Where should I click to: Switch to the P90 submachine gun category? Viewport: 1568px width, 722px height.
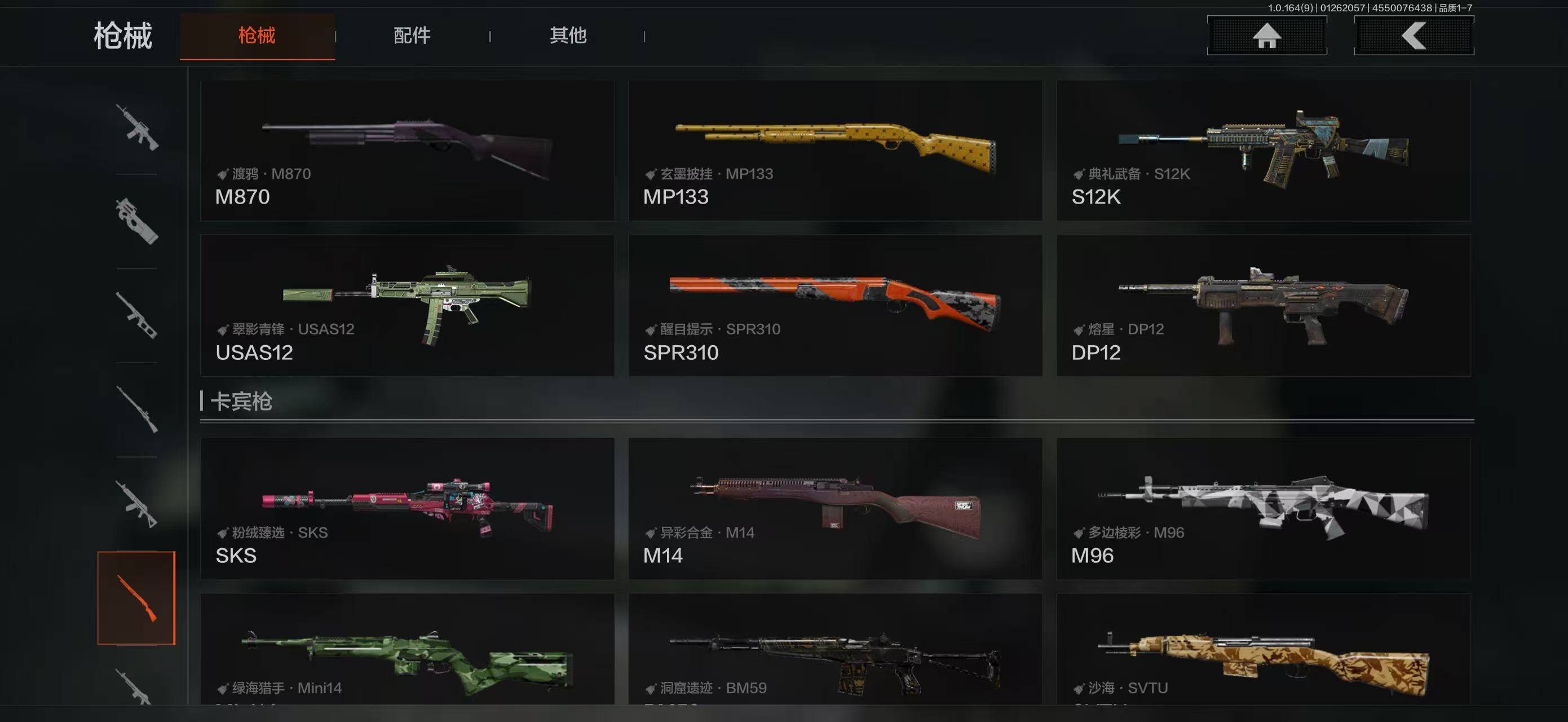137,221
